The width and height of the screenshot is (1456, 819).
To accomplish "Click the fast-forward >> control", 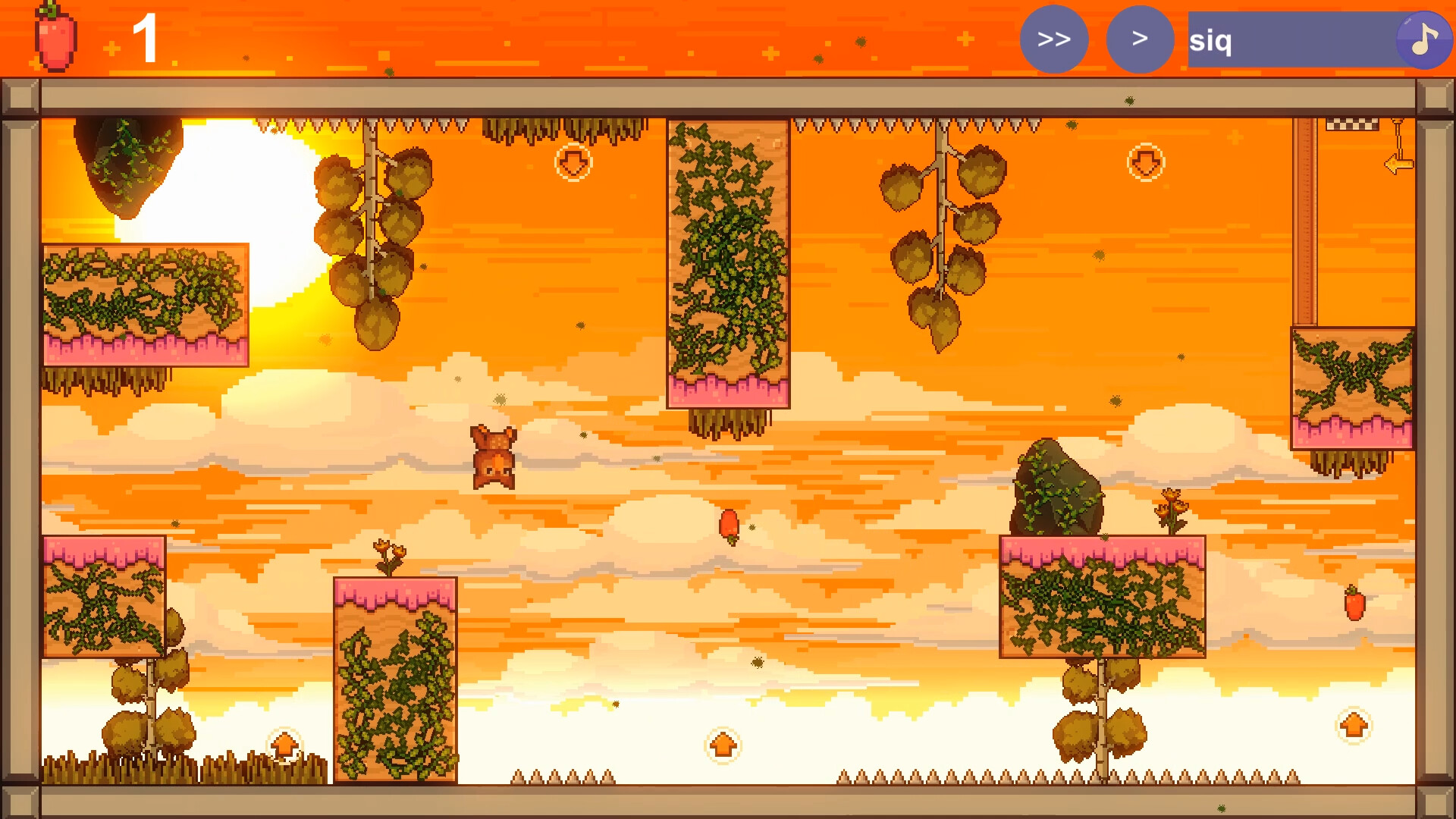I will (x=1054, y=39).
